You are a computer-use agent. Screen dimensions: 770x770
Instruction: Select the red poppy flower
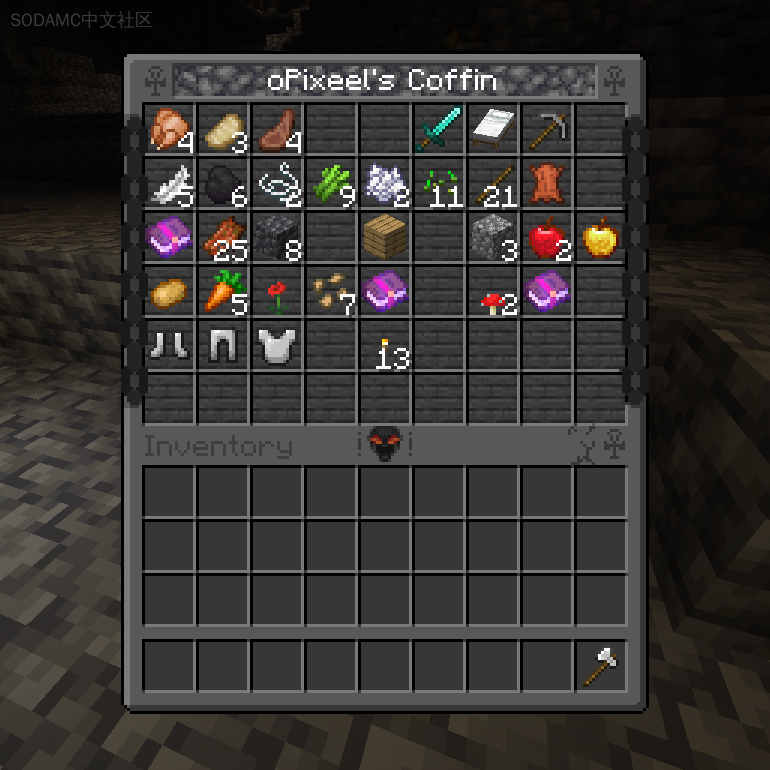277,293
